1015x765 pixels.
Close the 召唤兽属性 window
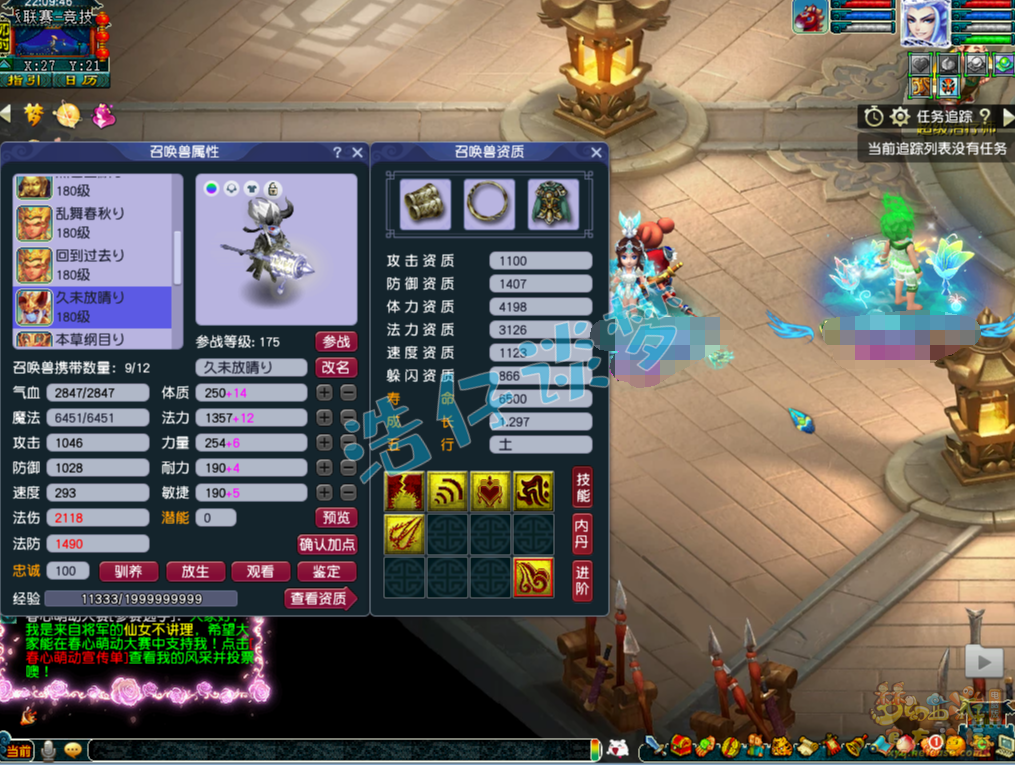[x=357, y=153]
